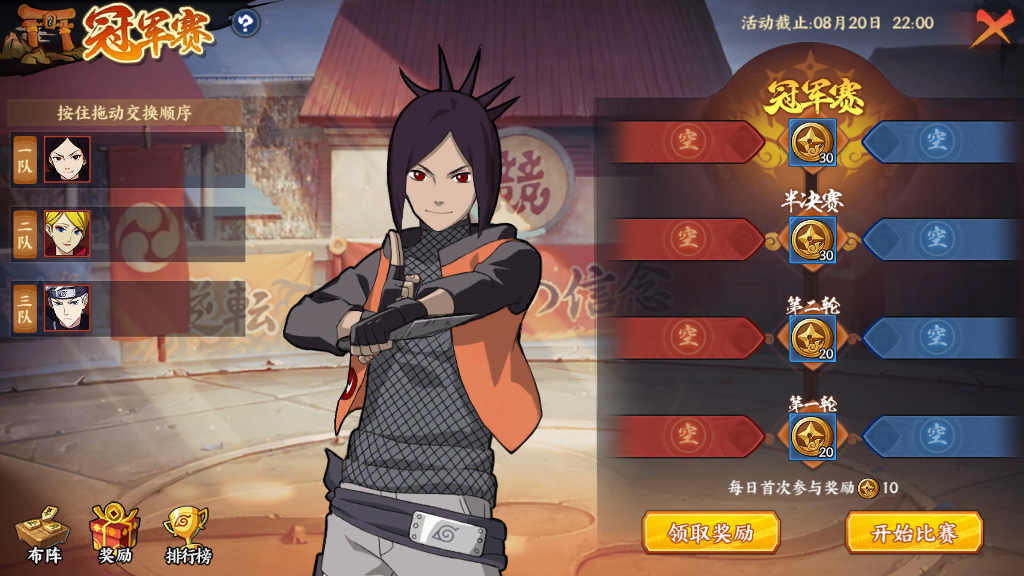Click the 第一轮 round one coin icon
The image size is (1024, 576).
pyautogui.click(x=812, y=436)
